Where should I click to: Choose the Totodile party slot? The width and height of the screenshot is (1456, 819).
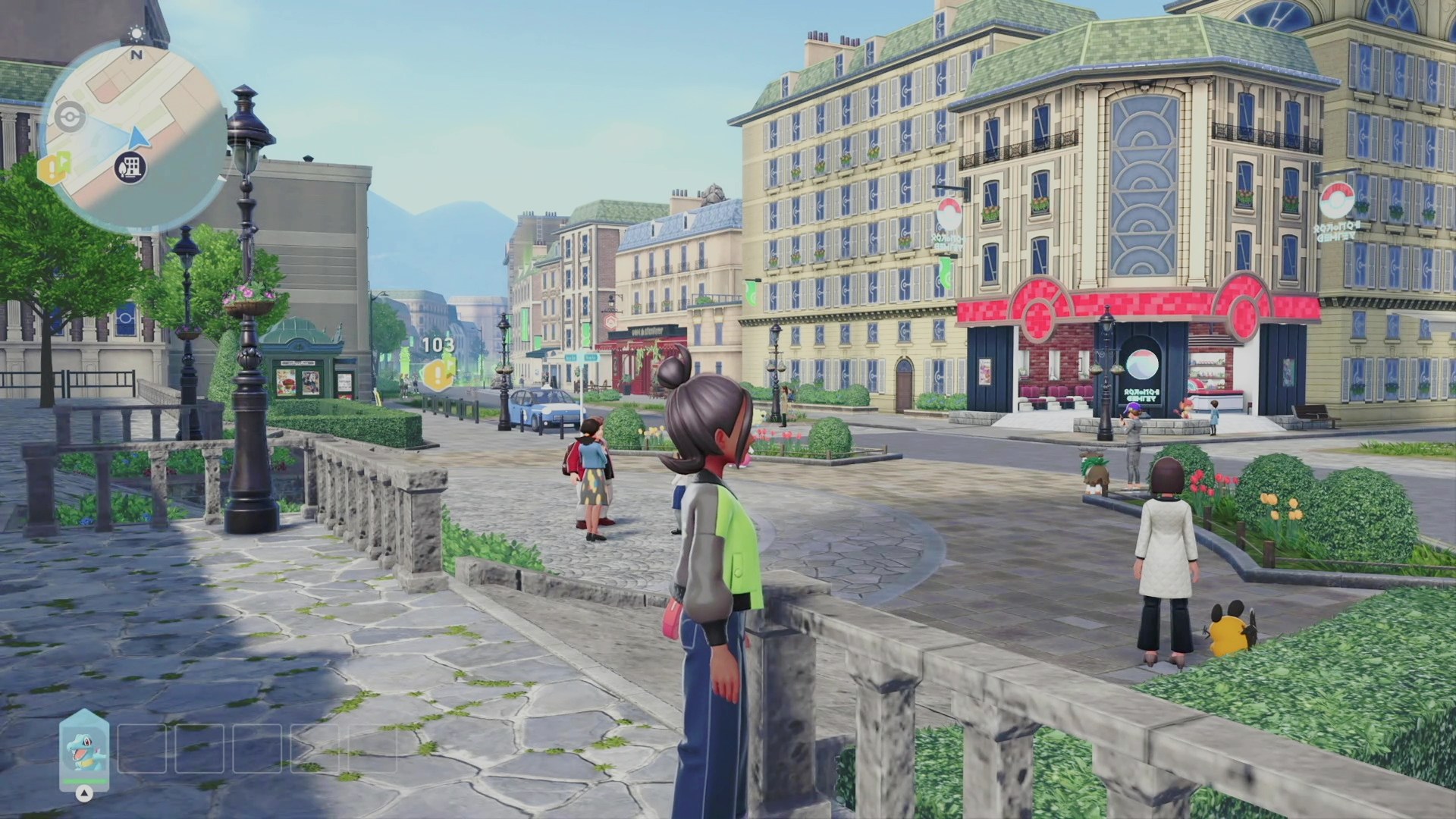tap(84, 749)
